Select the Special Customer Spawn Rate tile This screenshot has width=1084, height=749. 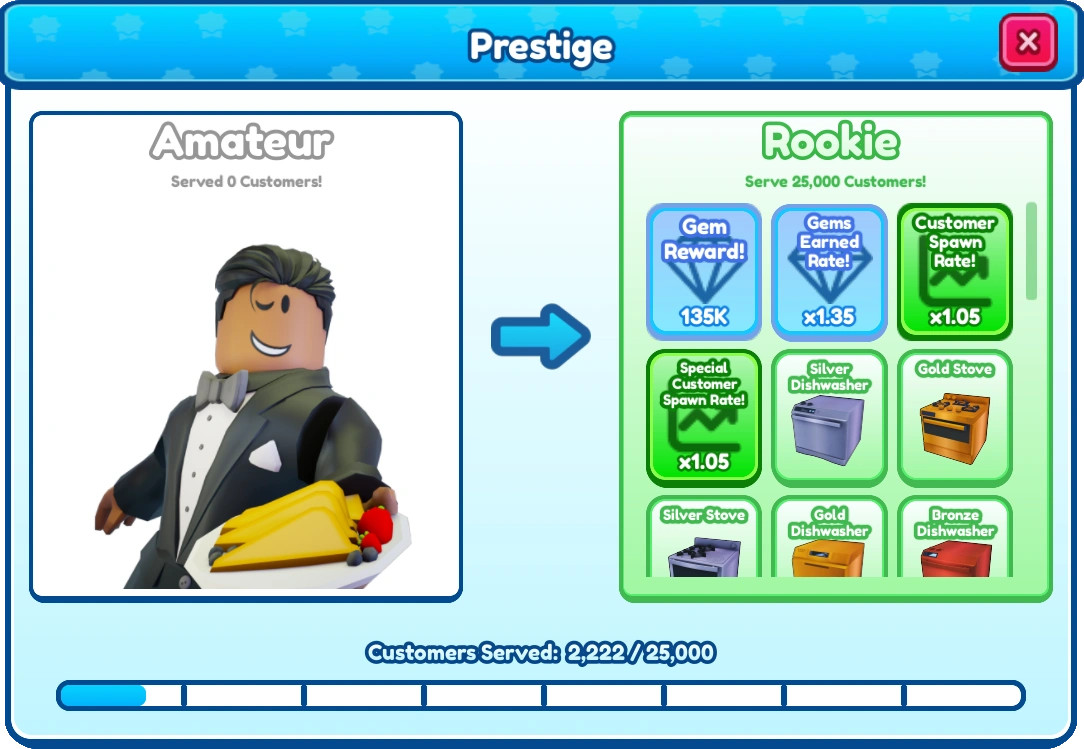pyautogui.click(x=704, y=417)
